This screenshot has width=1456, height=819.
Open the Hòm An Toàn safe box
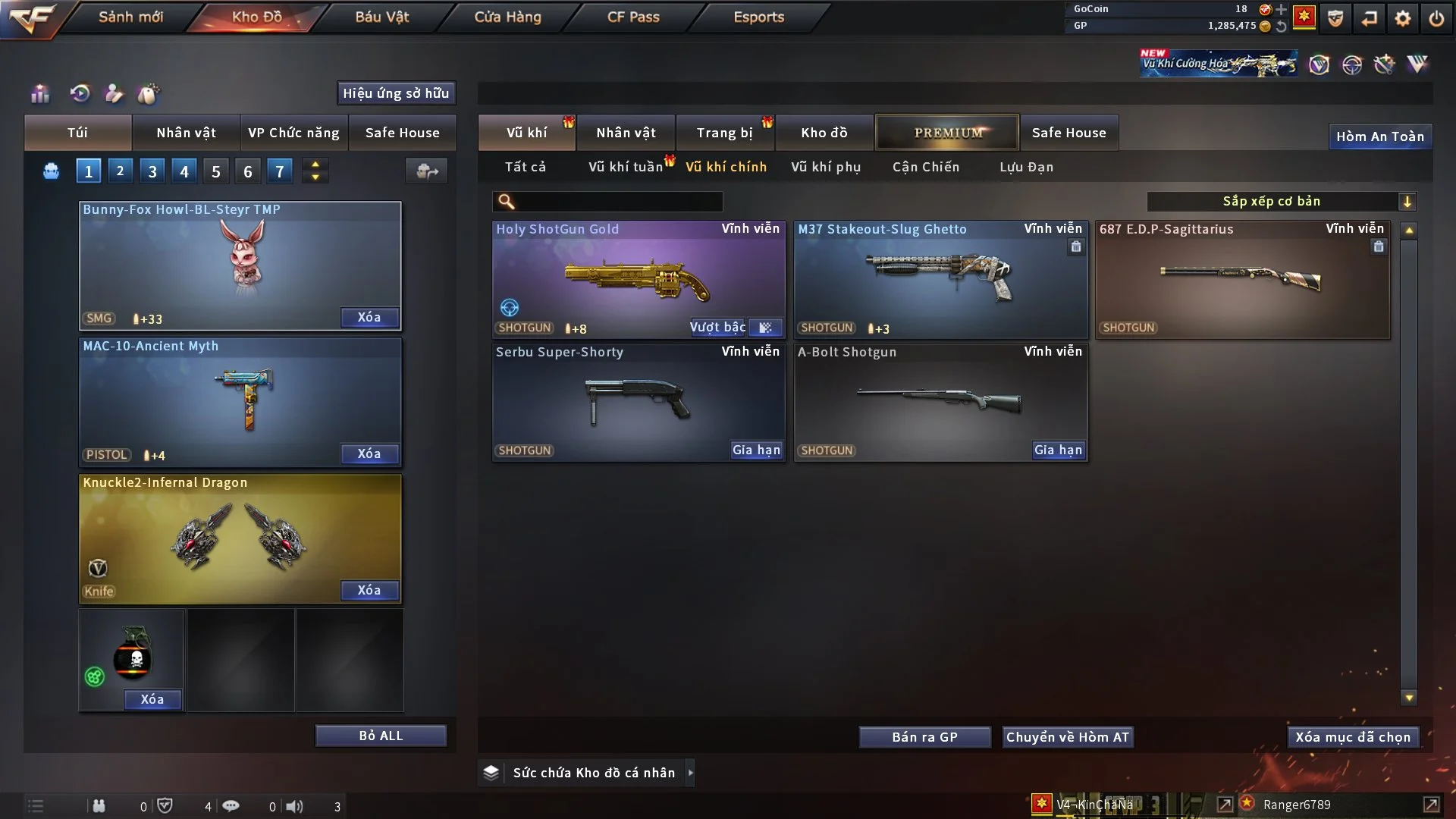coord(1379,136)
